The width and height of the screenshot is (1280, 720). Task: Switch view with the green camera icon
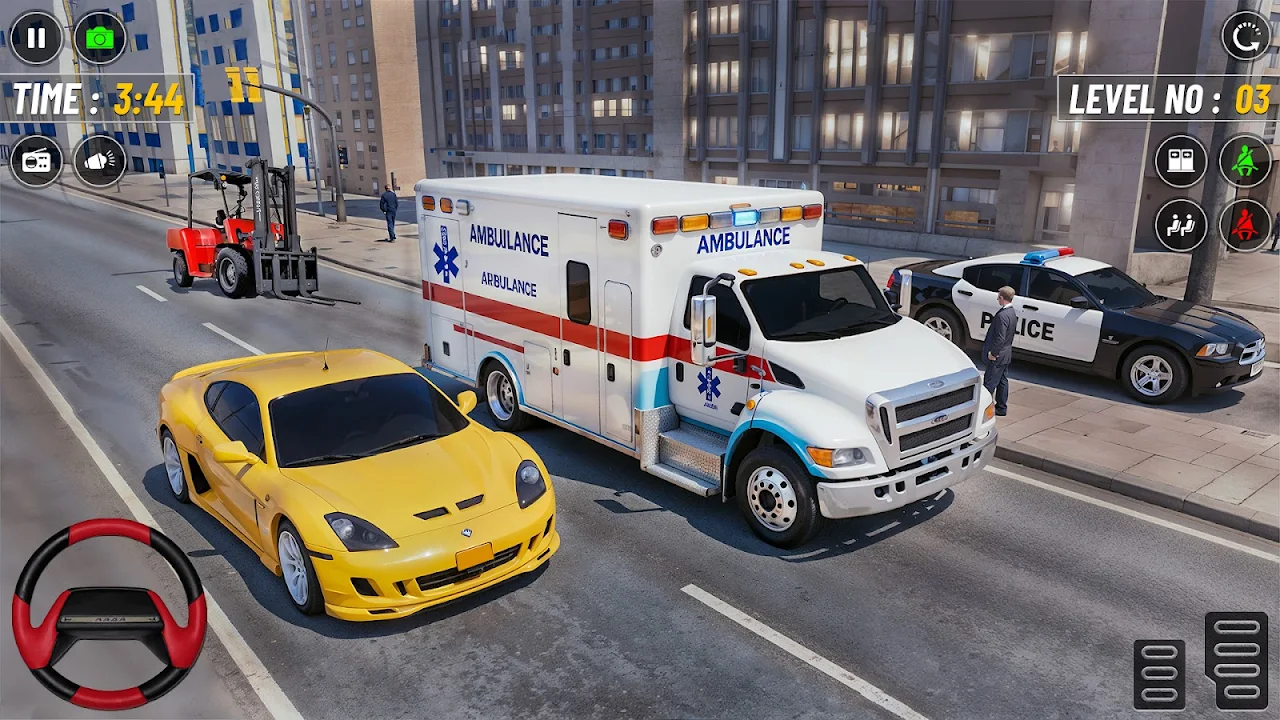point(100,38)
